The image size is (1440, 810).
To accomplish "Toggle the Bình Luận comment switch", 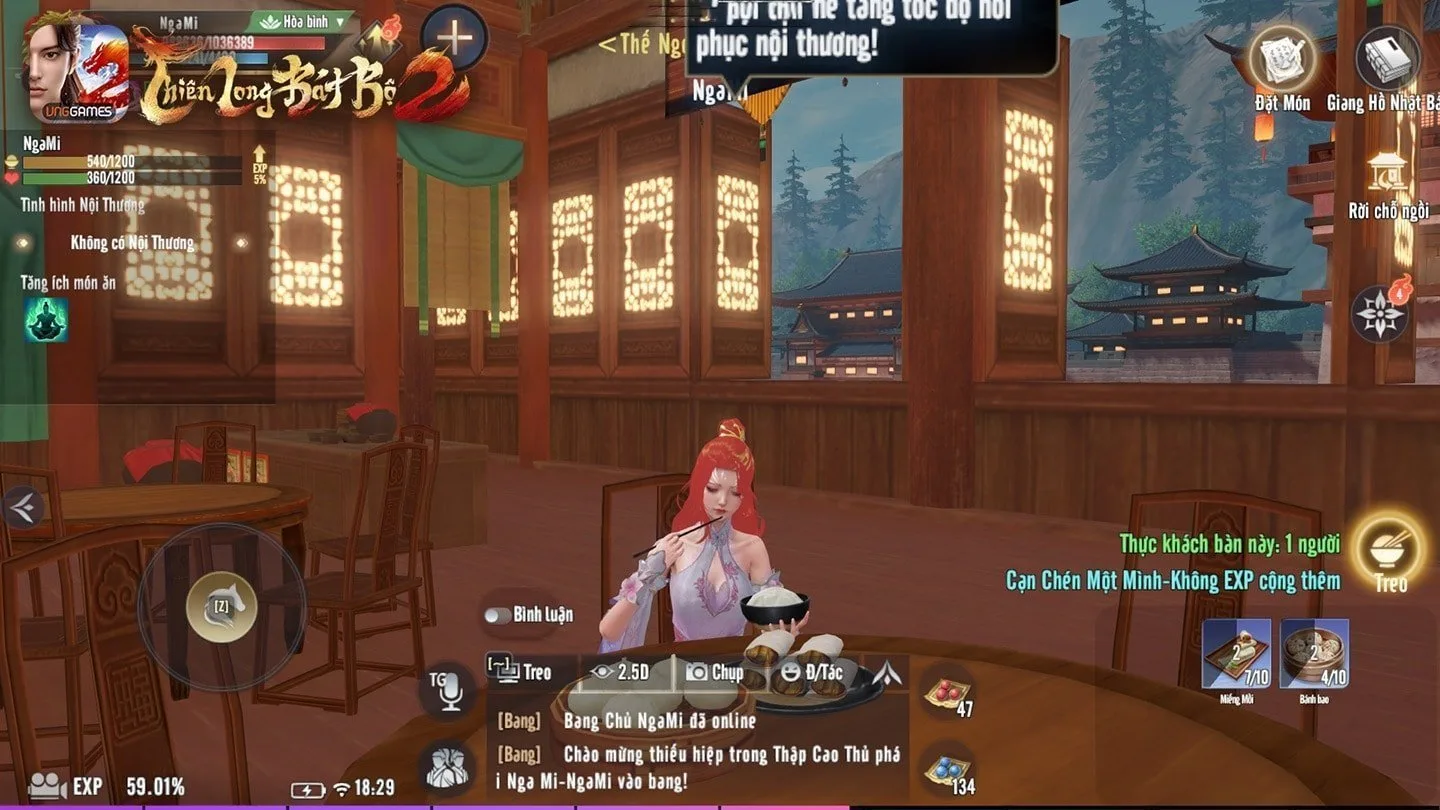I will click(x=498, y=615).
